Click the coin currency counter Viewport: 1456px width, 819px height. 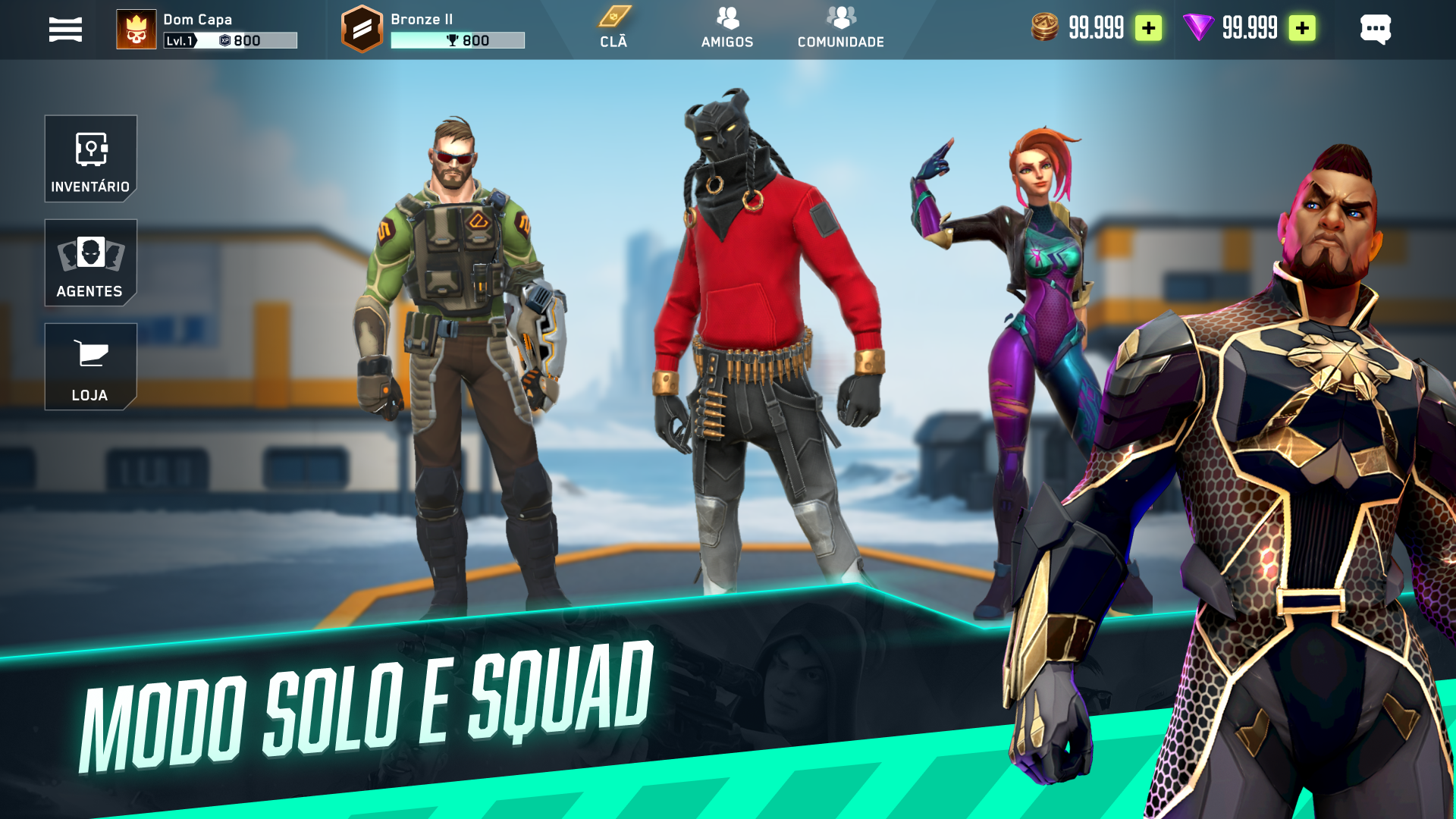pyautogui.click(x=1077, y=29)
